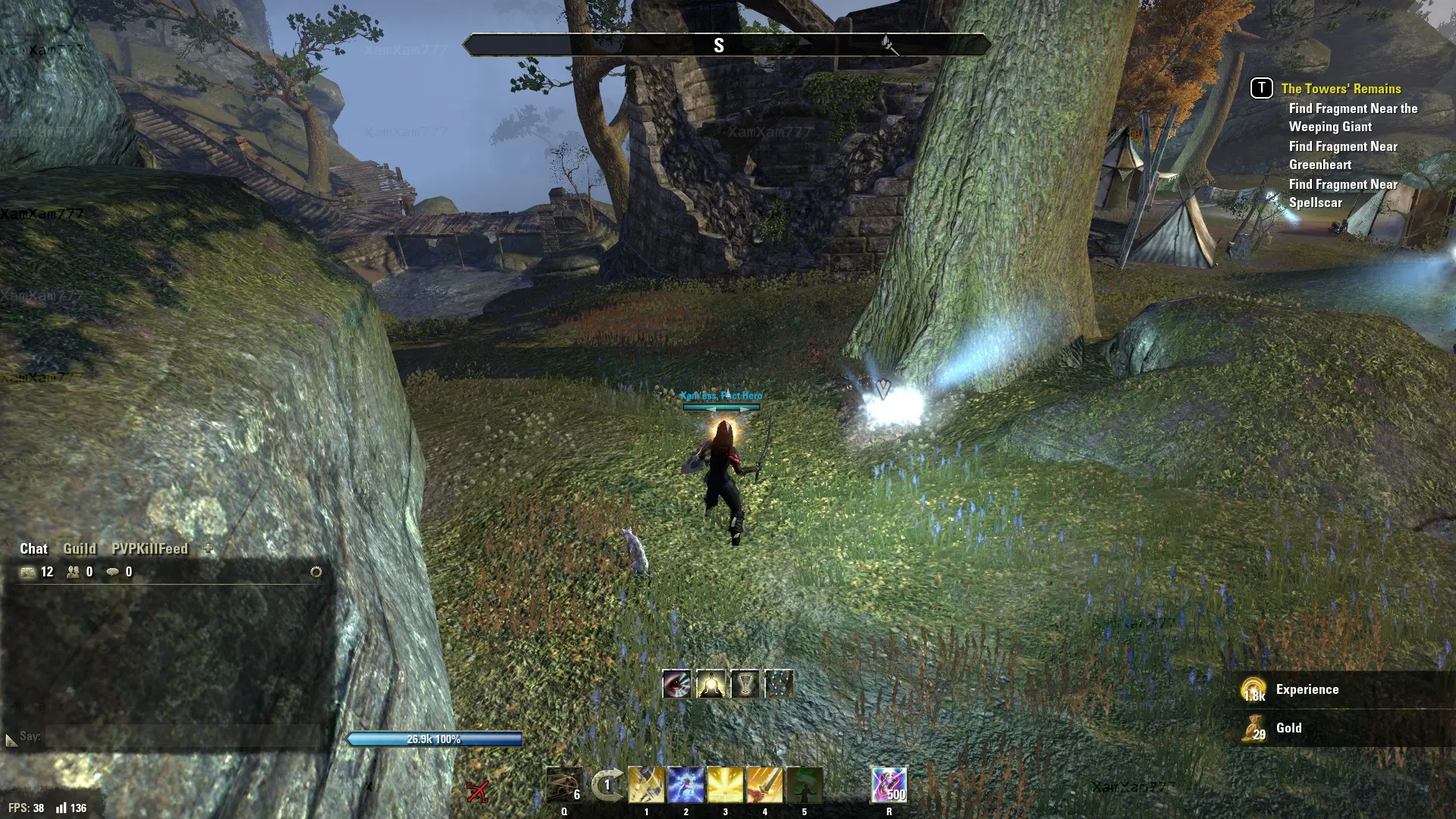Switch to the Guild chat tab
The height and width of the screenshot is (819, 1456).
[x=79, y=548]
